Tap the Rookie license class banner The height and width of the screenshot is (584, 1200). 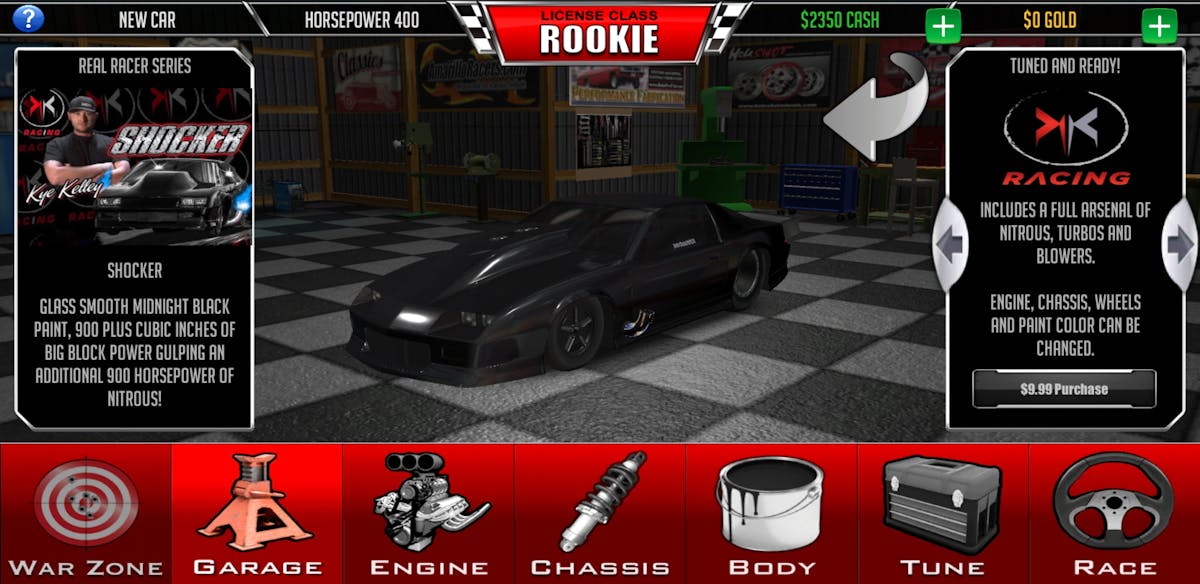coord(599,32)
